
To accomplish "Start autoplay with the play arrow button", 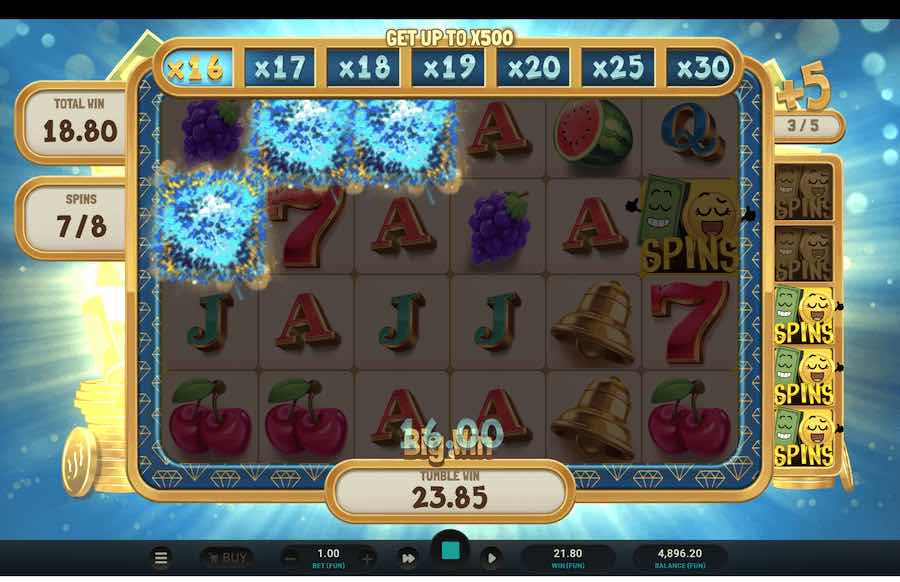I will 491,558.
